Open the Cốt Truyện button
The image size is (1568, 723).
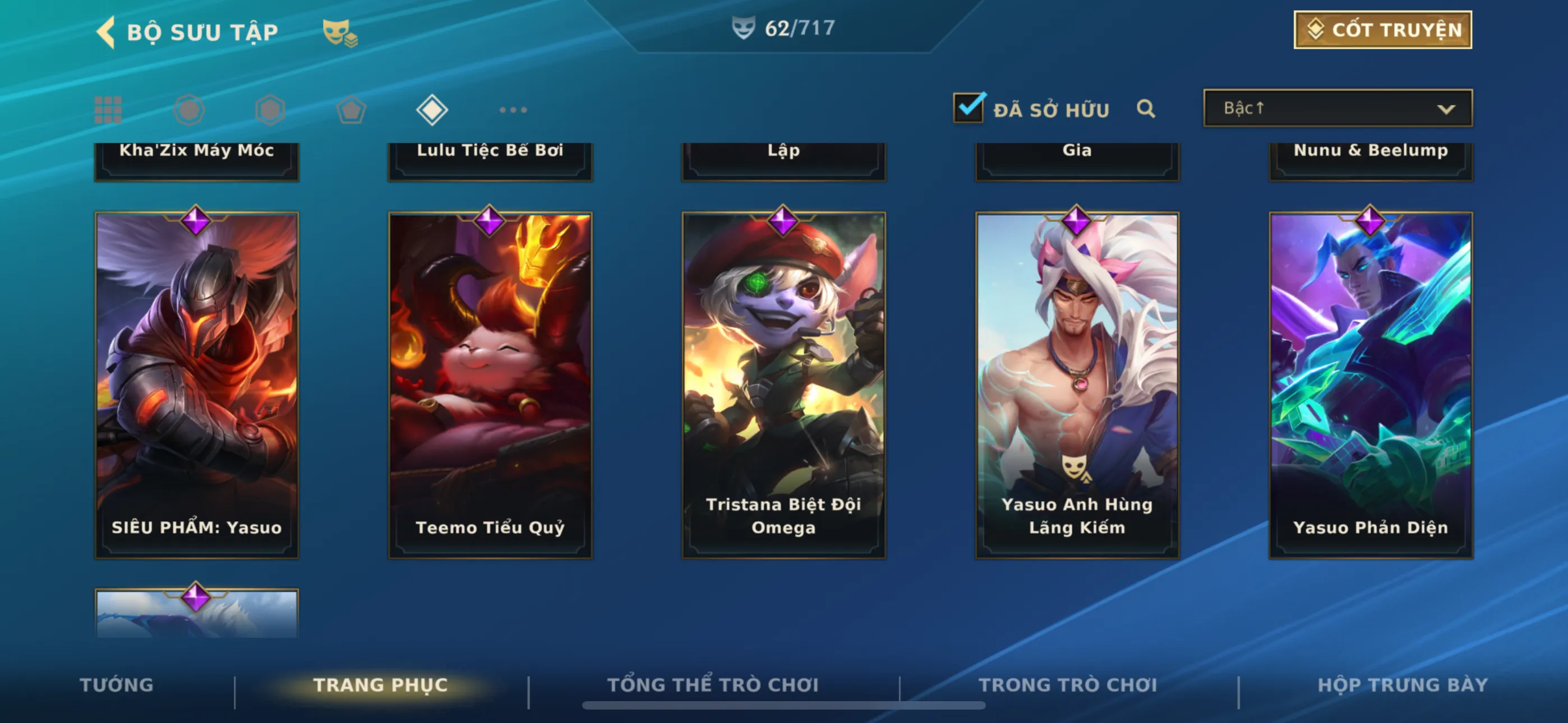(1382, 30)
